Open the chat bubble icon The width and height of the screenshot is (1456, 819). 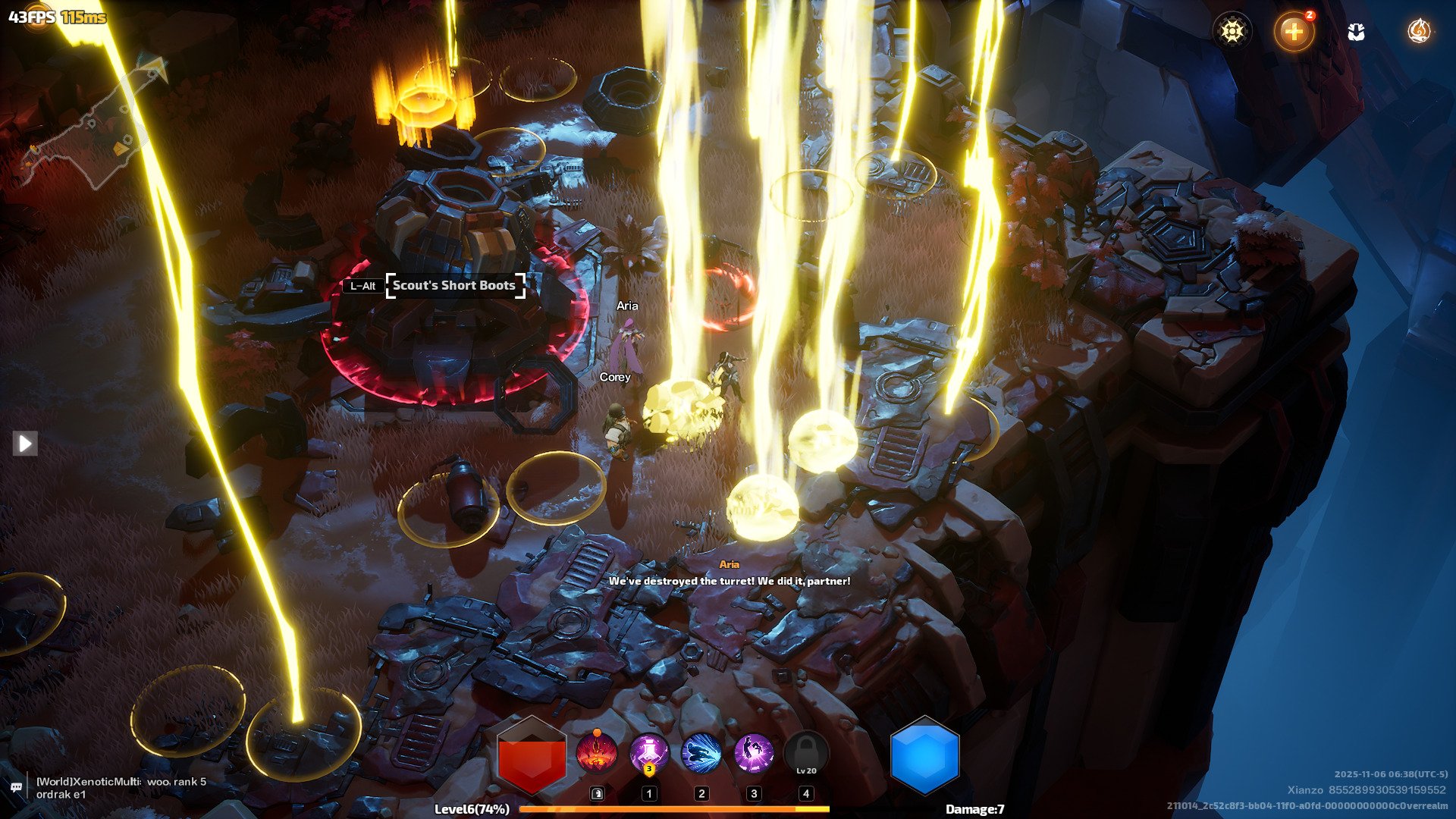click(x=16, y=788)
